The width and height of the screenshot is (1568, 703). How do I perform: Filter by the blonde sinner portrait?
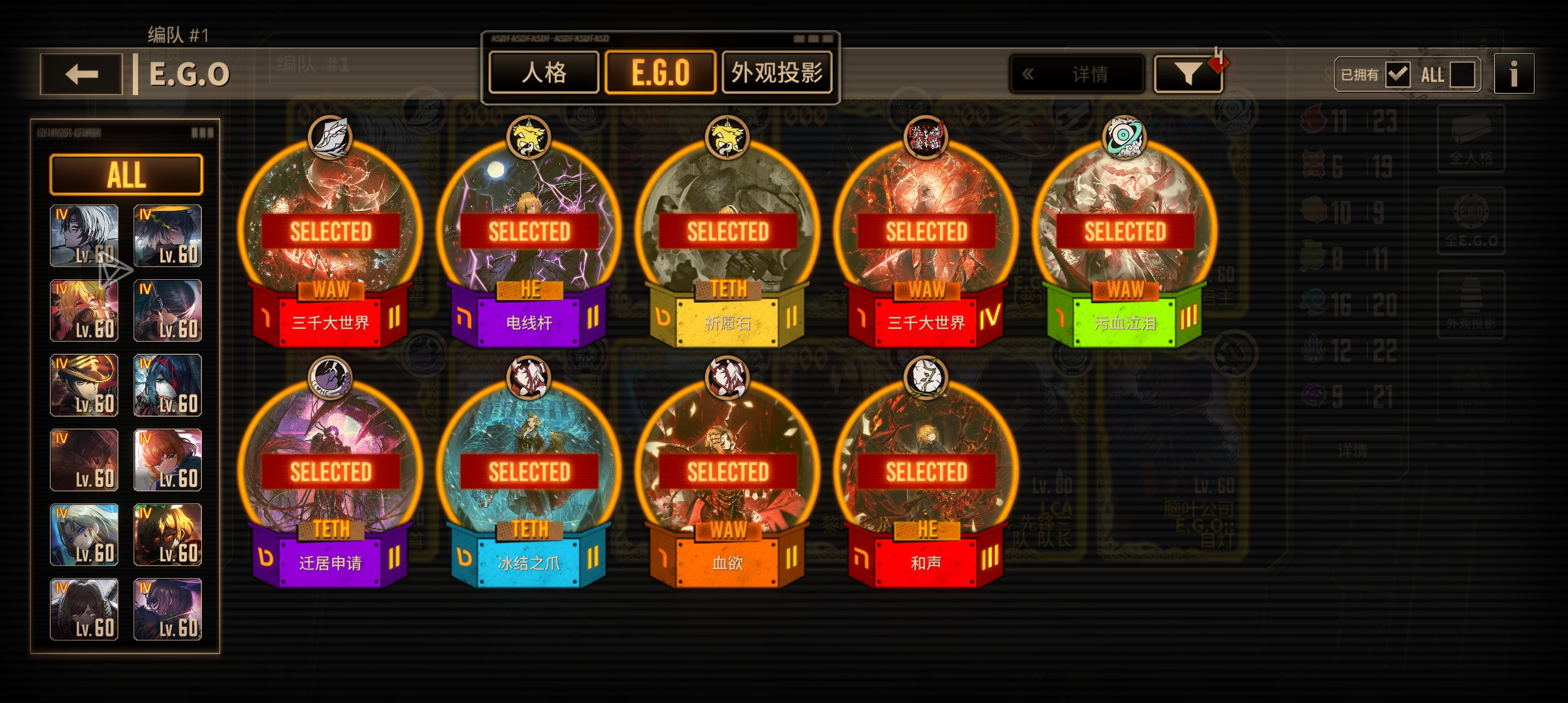coord(85,310)
